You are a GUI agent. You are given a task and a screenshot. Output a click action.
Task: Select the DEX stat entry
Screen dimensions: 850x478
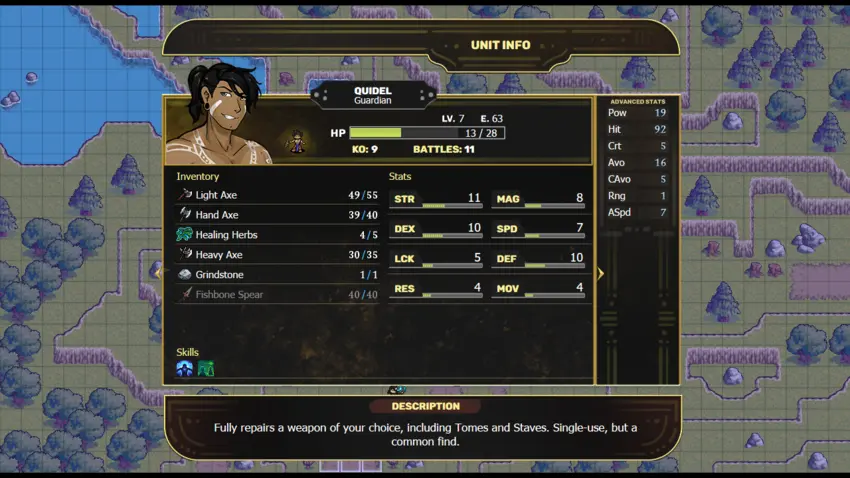tap(436, 230)
